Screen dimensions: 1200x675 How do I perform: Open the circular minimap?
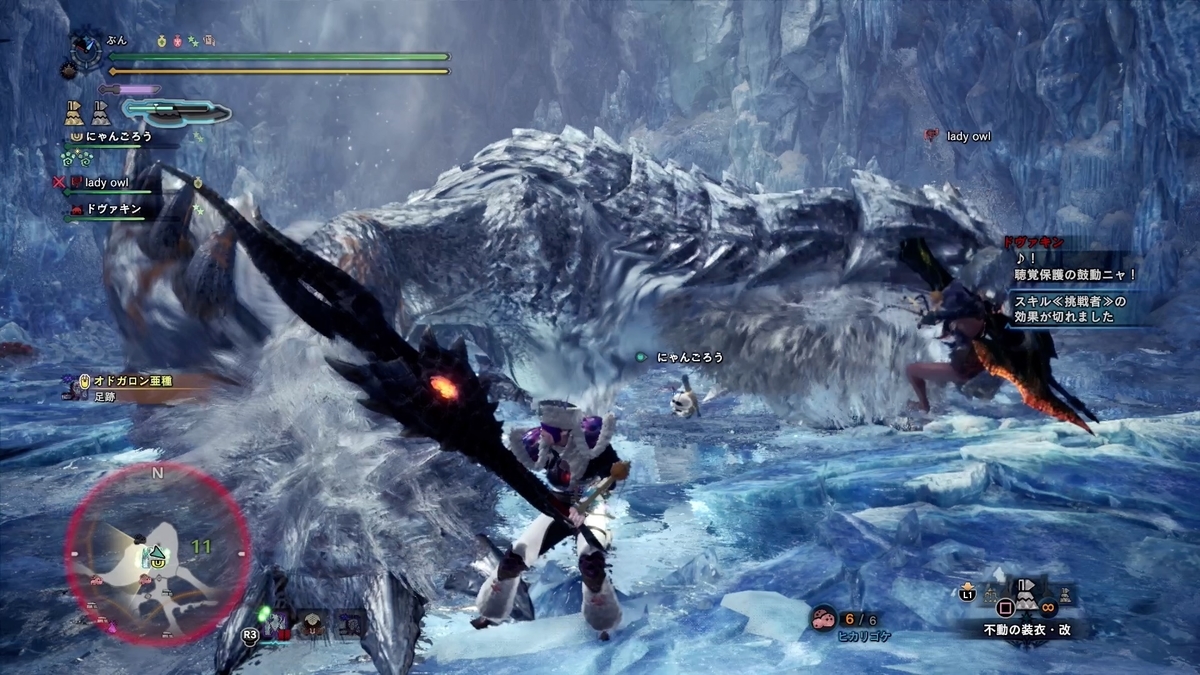[x=157, y=553]
